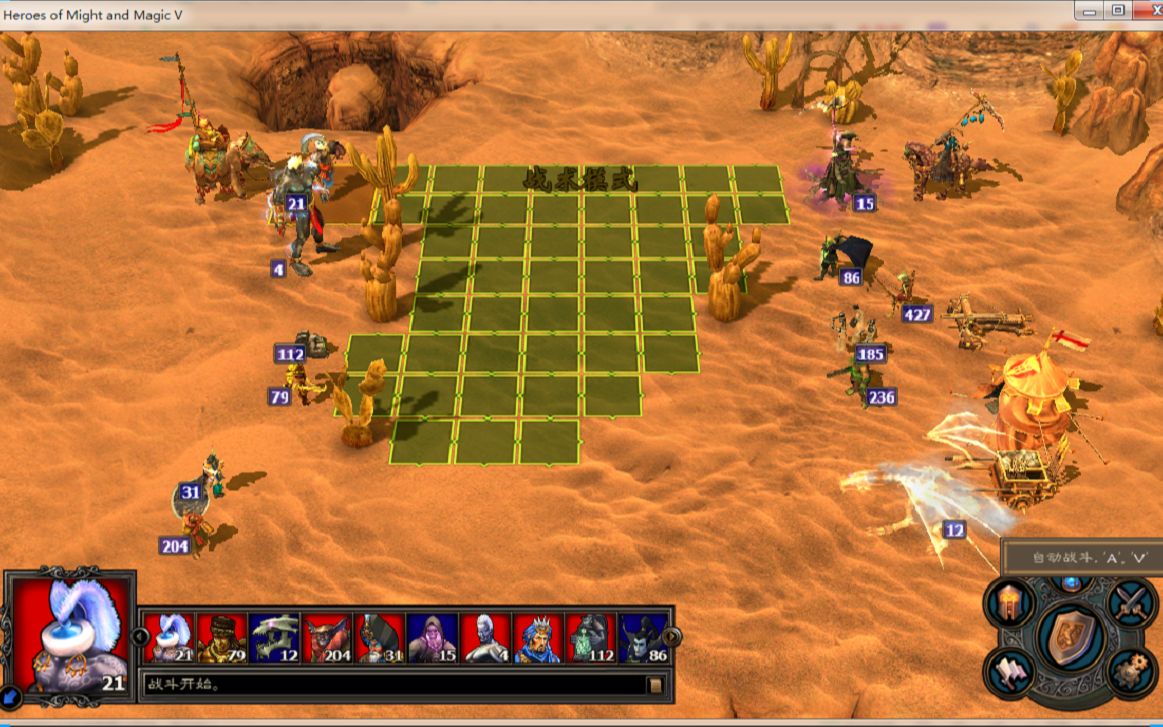The width and height of the screenshot is (1163, 727).
Task: Select the active djinn portrait showing 21
Action: 169,637
